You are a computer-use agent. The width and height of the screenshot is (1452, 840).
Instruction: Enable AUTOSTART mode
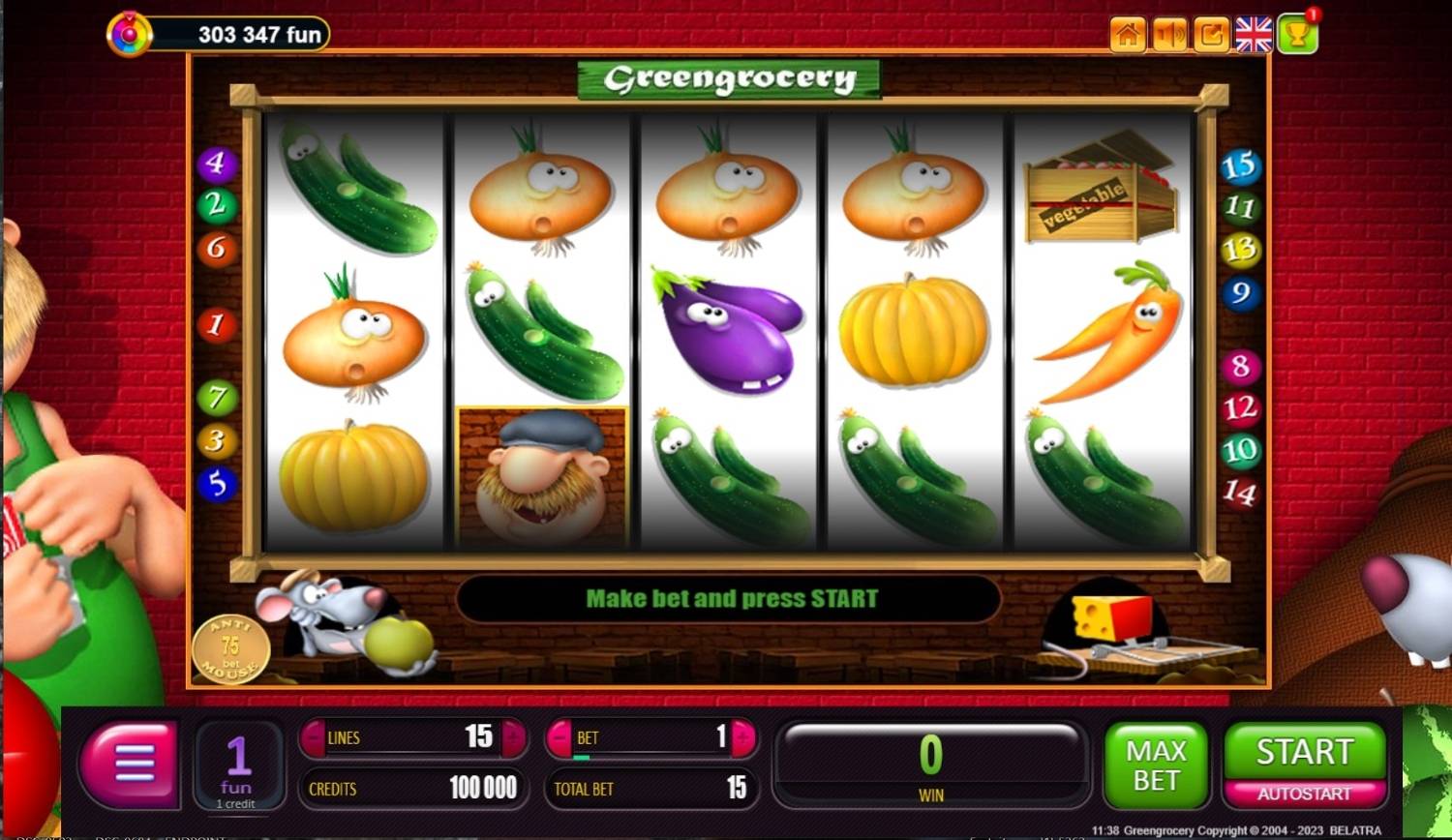[1304, 792]
